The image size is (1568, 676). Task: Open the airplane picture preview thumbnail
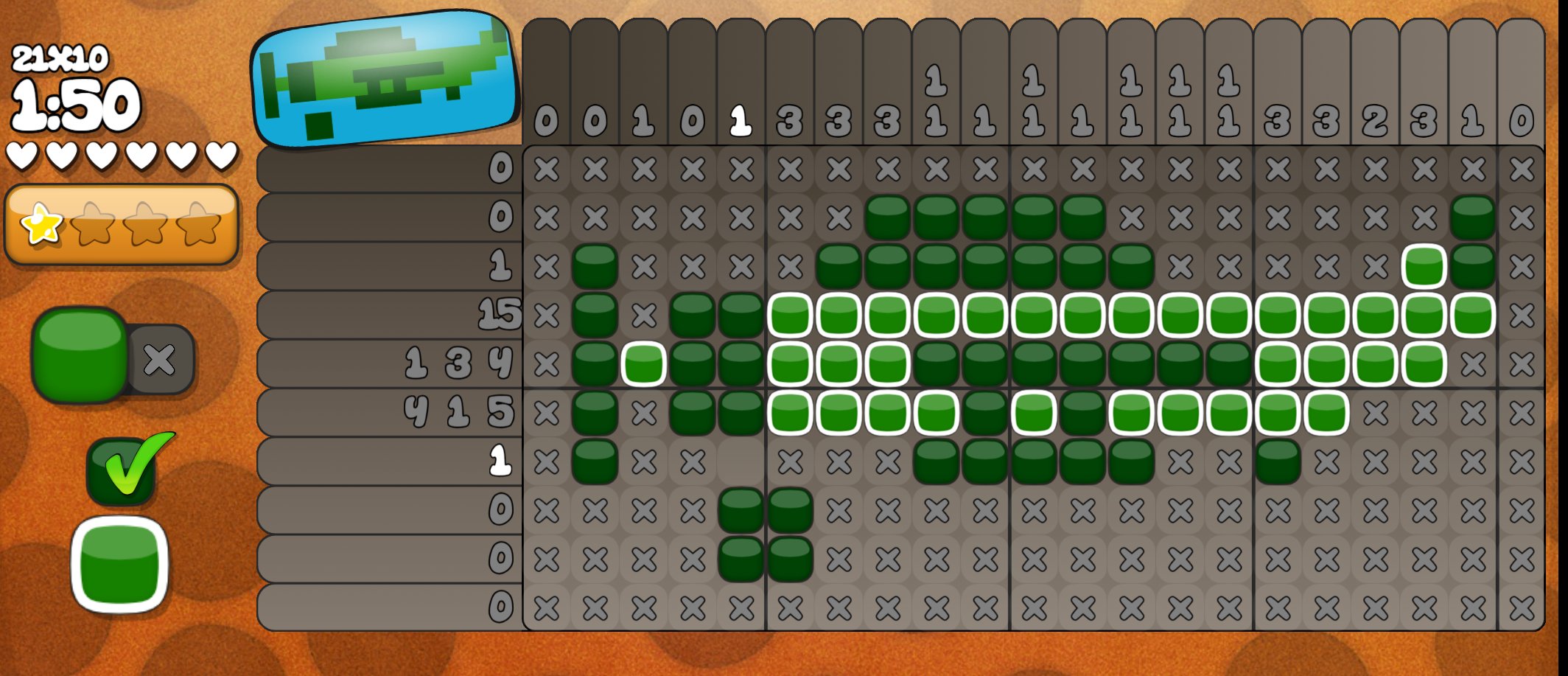pyautogui.click(x=383, y=77)
